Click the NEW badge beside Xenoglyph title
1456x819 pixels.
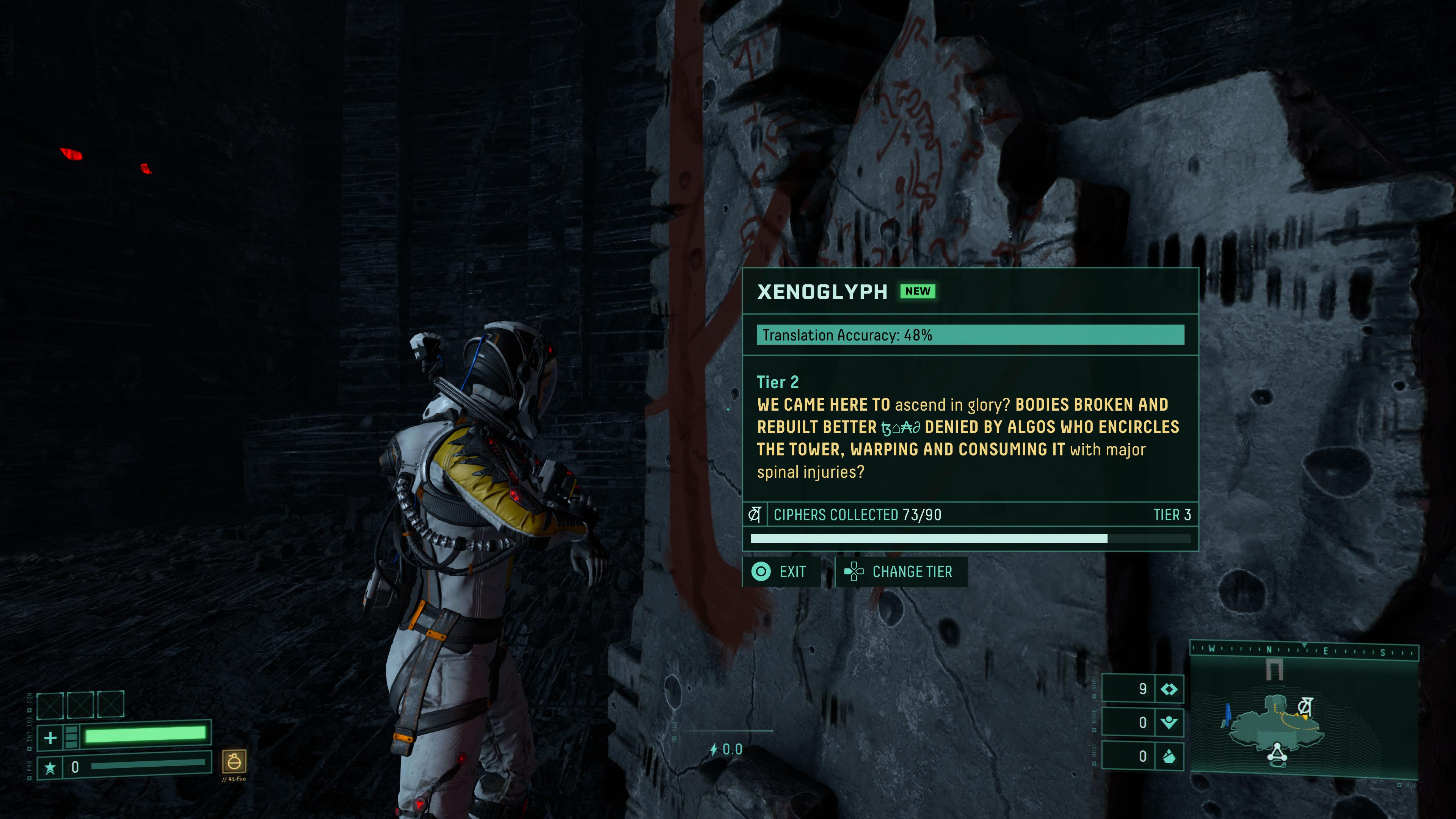917,291
